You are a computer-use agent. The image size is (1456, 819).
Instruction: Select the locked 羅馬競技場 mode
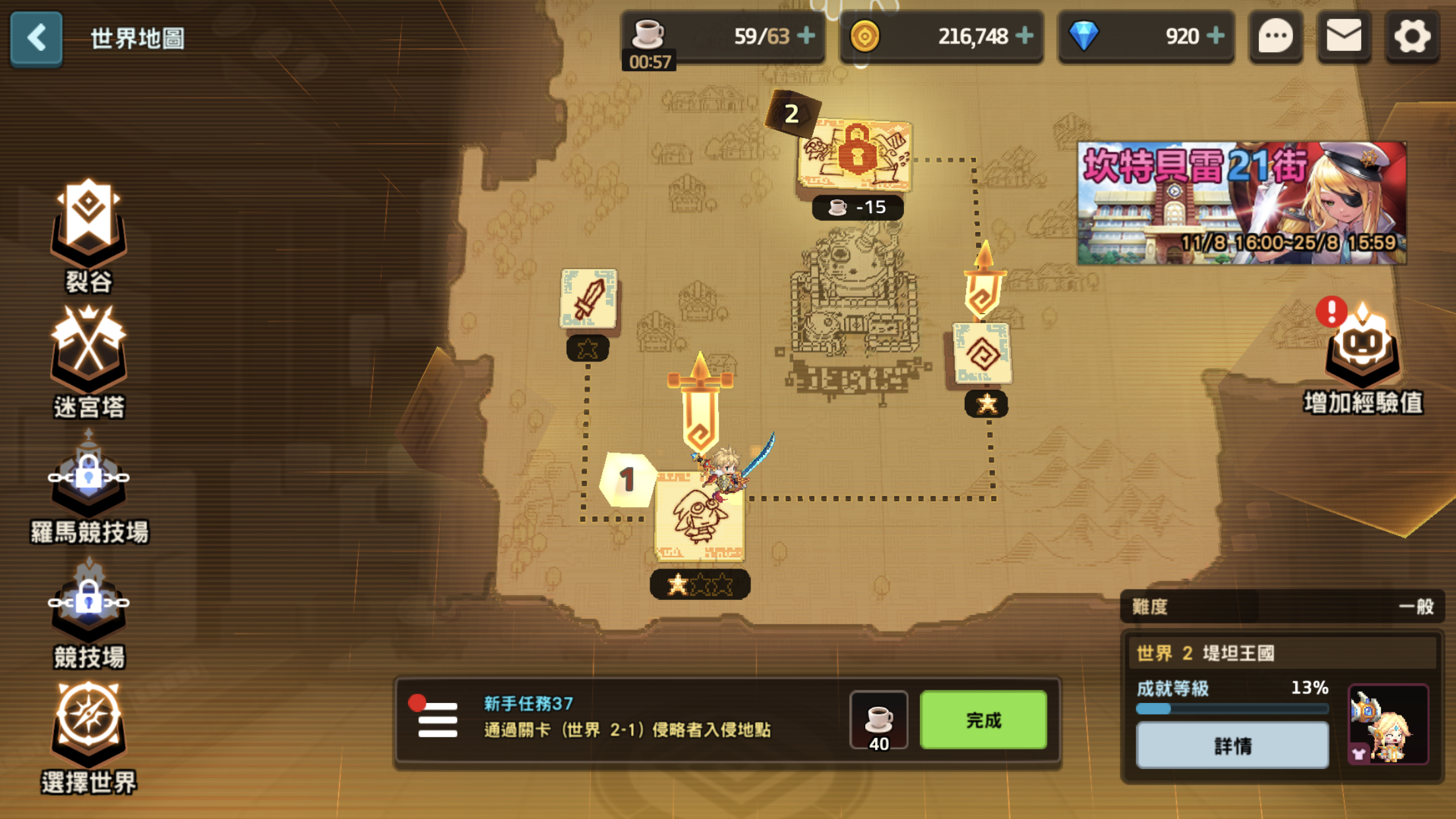(x=88, y=488)
